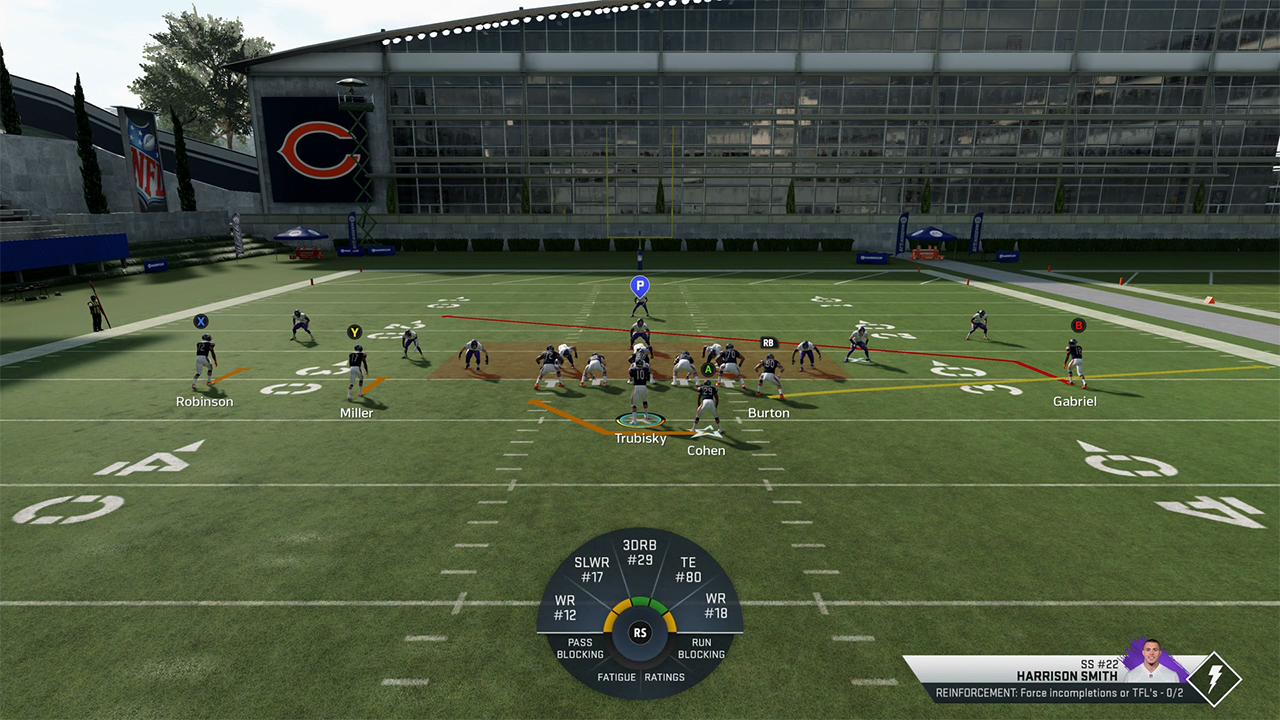Choose the WR #18 wheel segment

pyautogui.click(x=715, y=606)
